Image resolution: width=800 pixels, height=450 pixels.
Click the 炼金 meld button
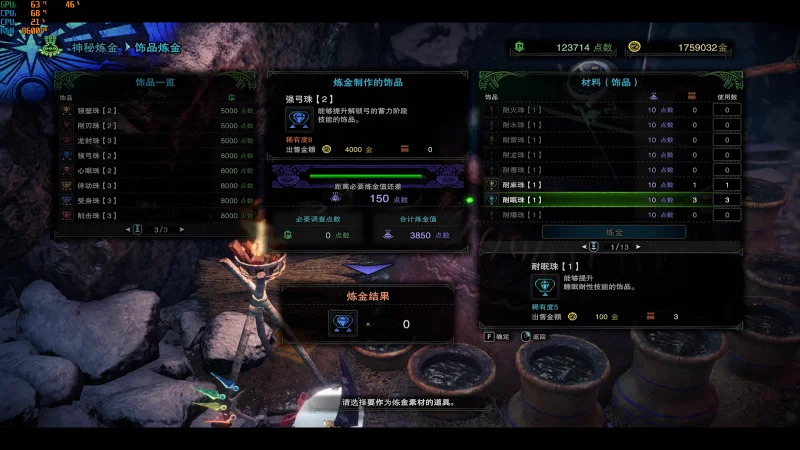[614, 231]
